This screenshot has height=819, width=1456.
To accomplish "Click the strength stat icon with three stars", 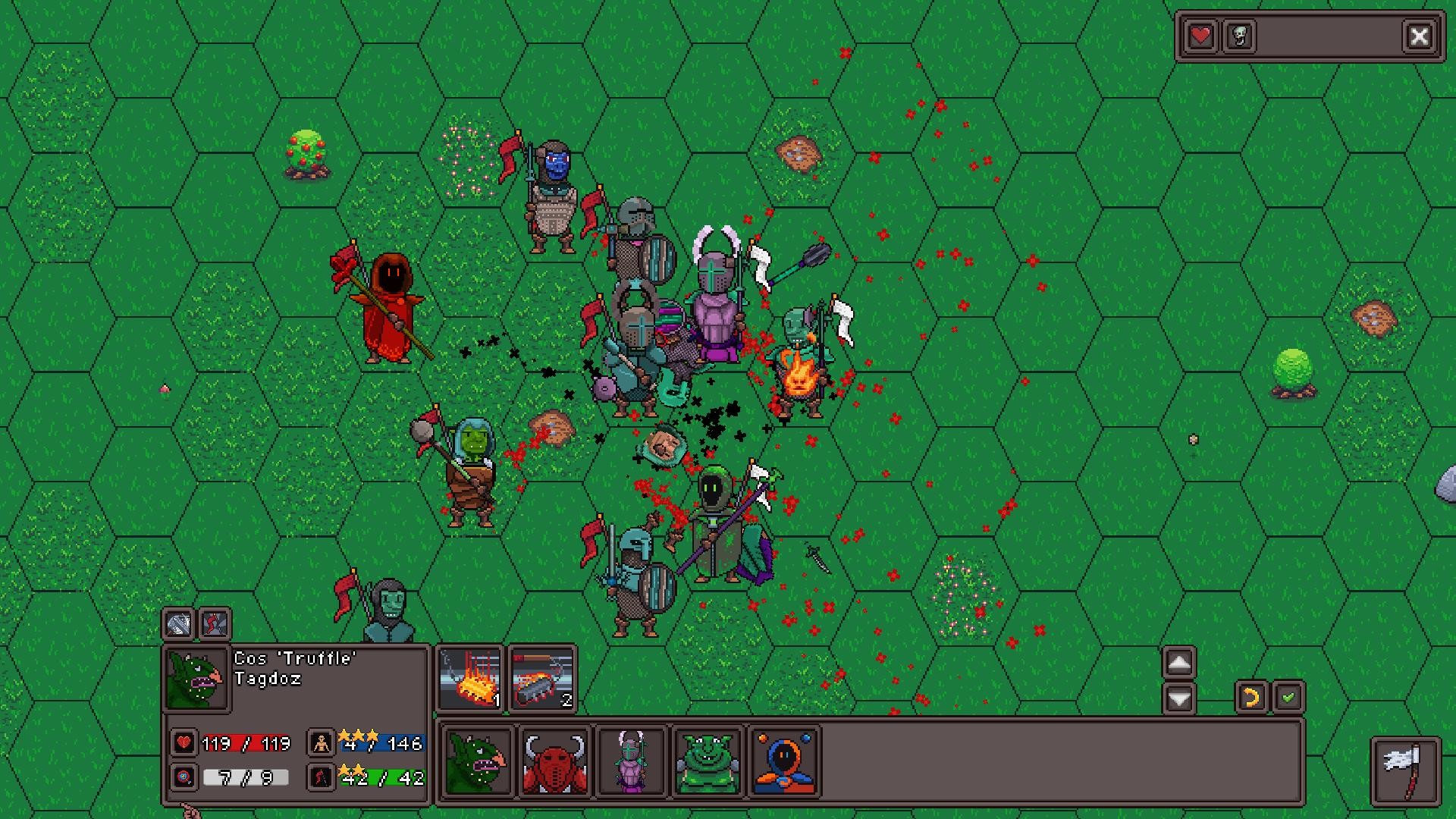I will (321, 743).
